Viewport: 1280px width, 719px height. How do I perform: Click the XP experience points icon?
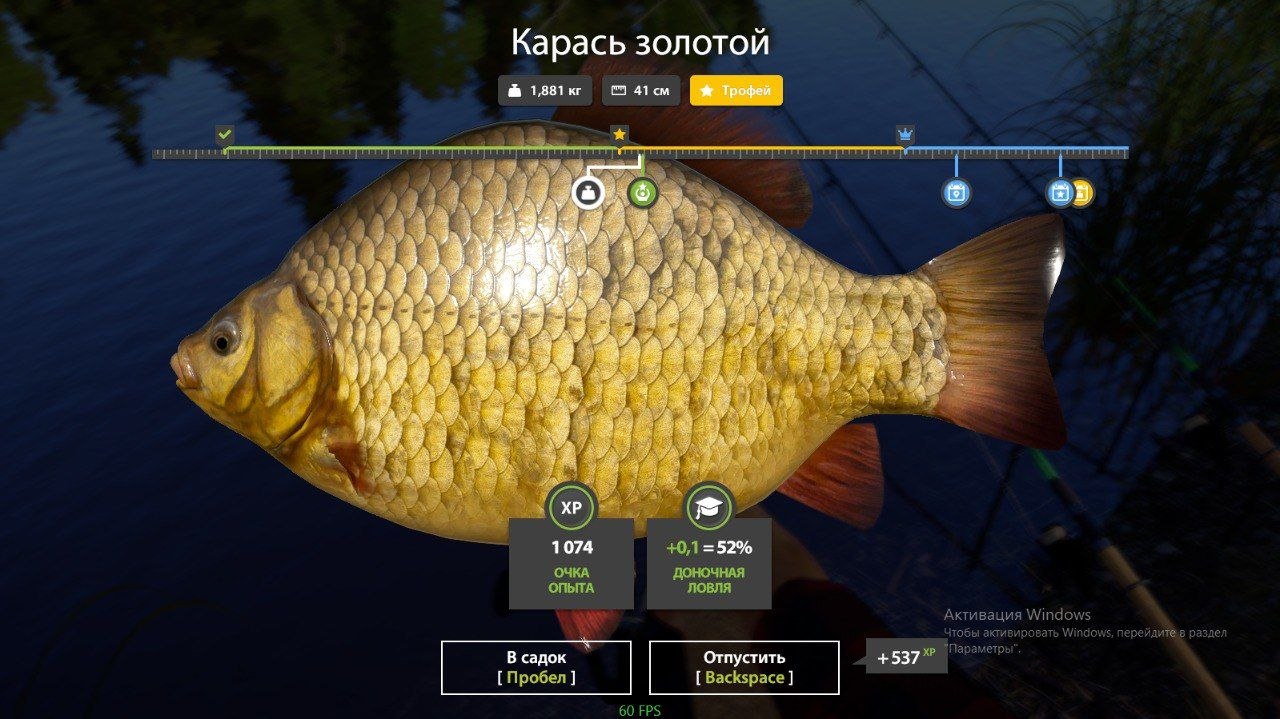click(x=571, y=508)
